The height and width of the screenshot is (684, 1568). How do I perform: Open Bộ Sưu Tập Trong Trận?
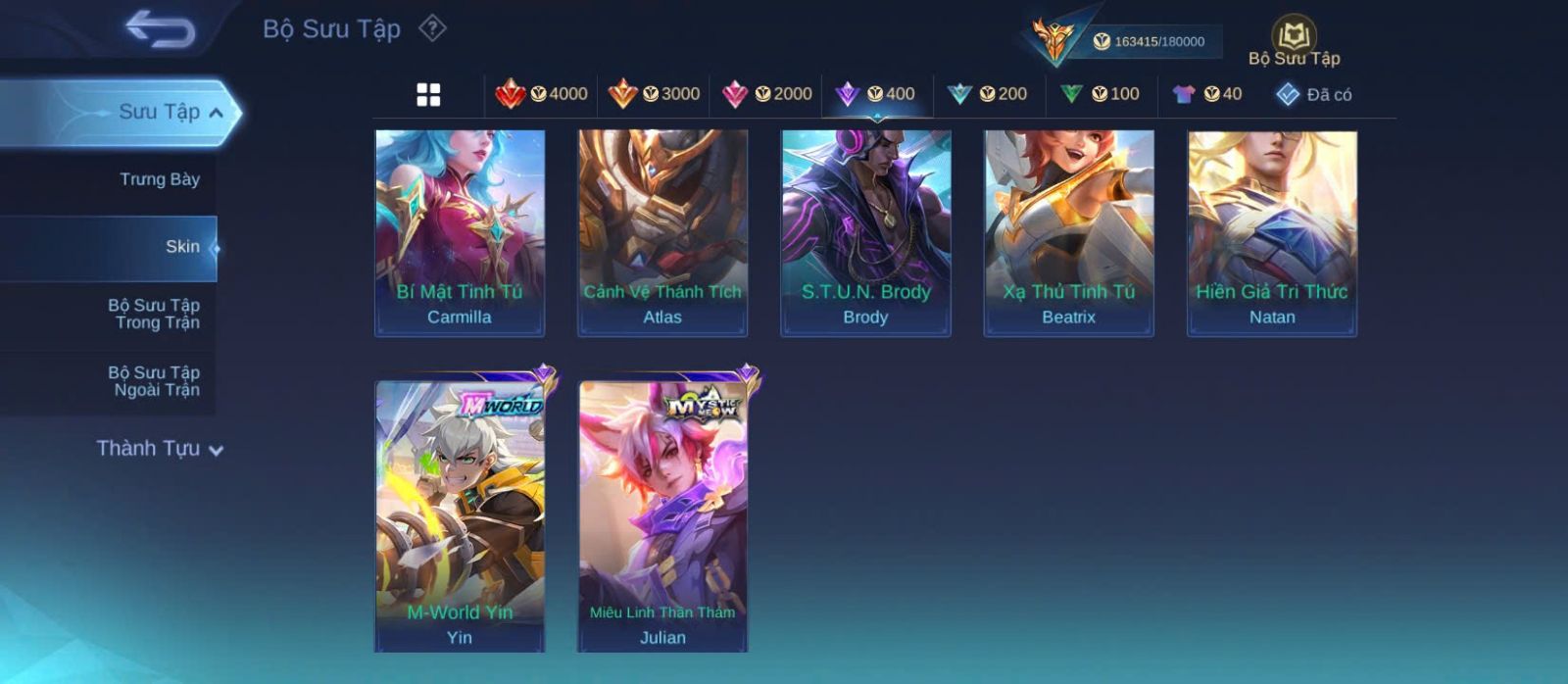pyautogui.click(x=154, y=314)
